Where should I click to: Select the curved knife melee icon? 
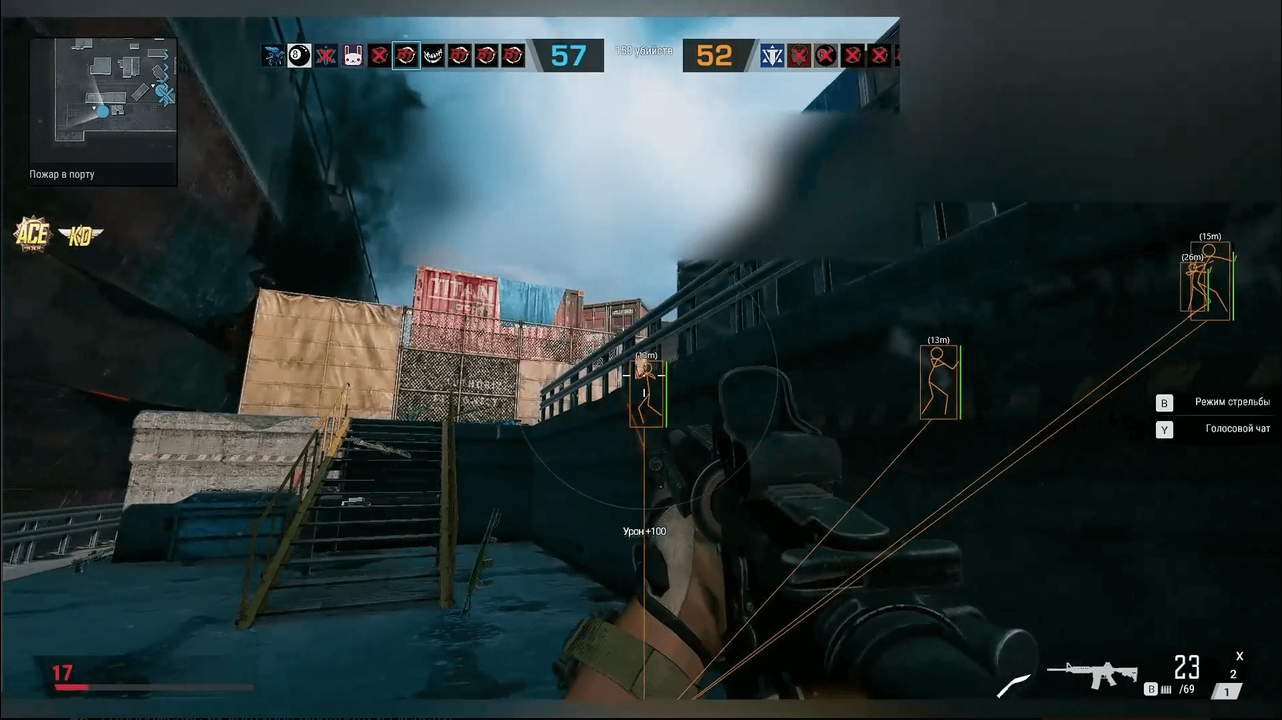coord(1013,686)
